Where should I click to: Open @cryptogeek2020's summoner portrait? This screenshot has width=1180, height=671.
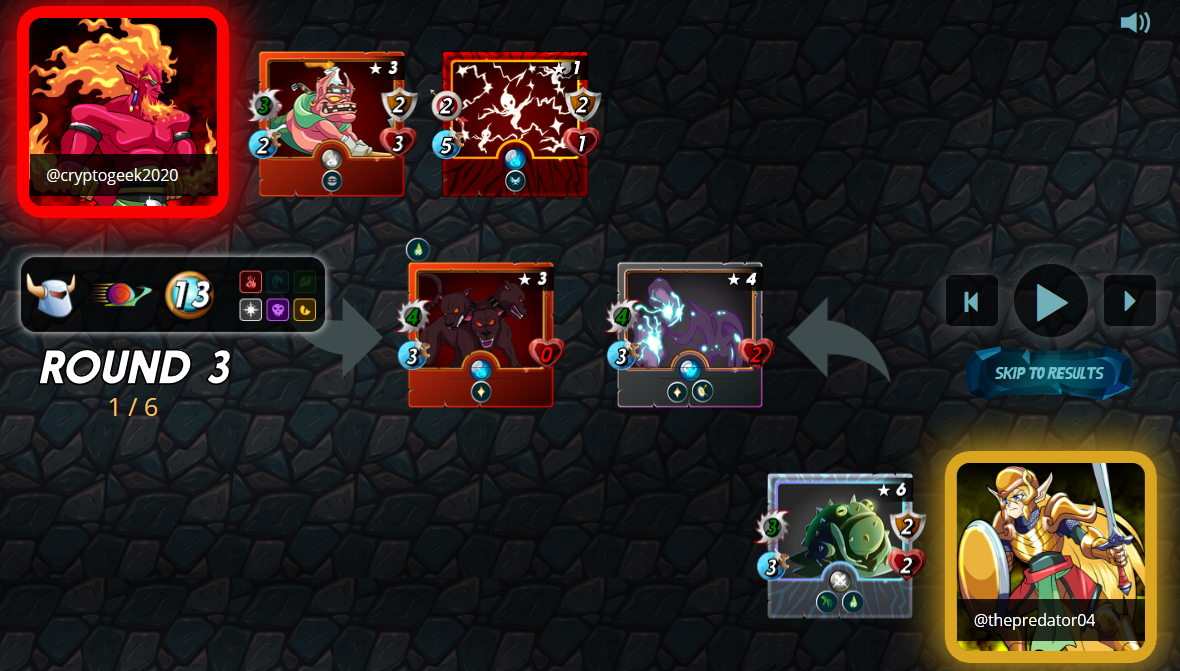pos(123,111)
